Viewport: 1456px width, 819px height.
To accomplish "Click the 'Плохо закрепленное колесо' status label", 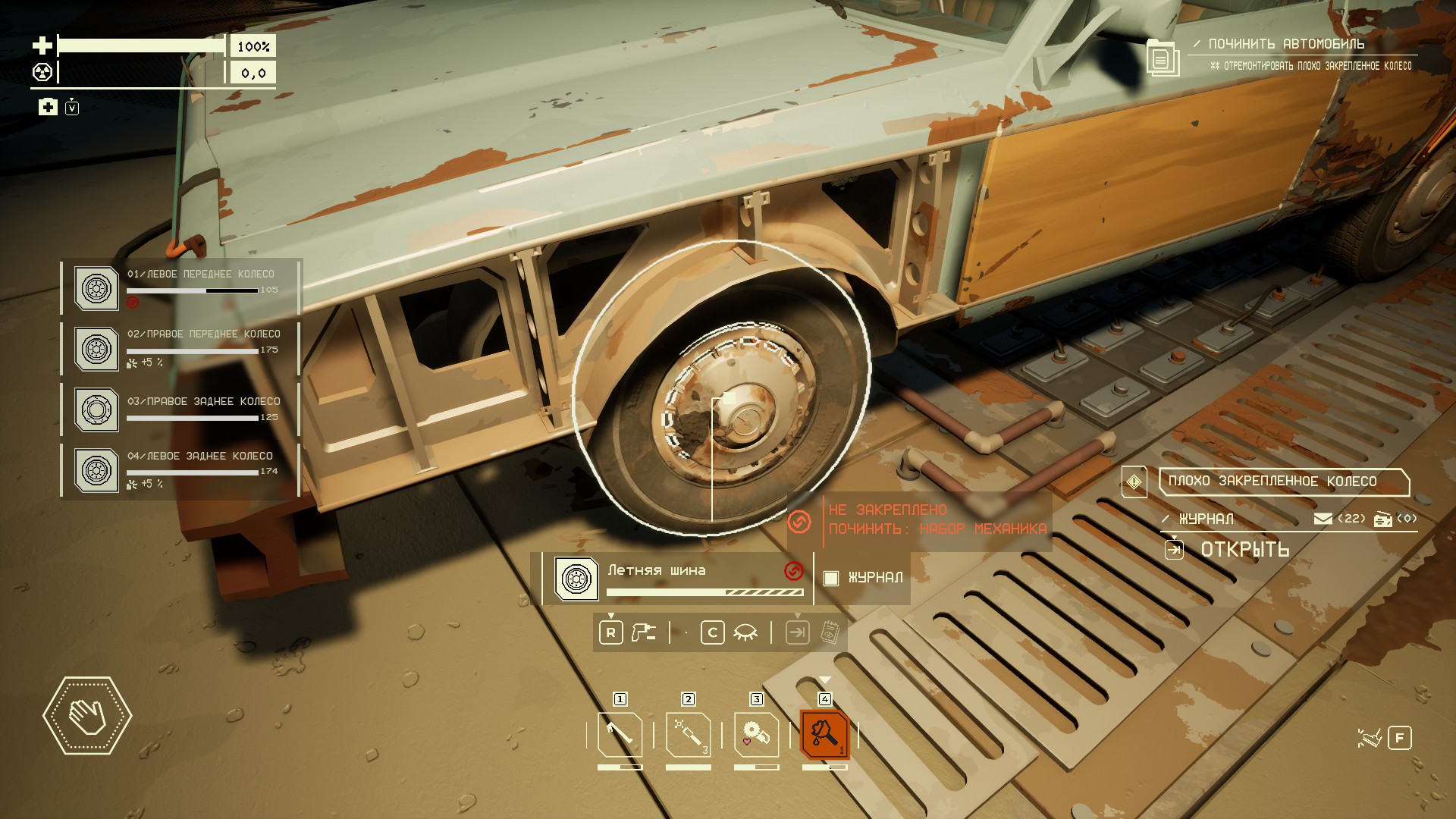I will pos(1283,482).
